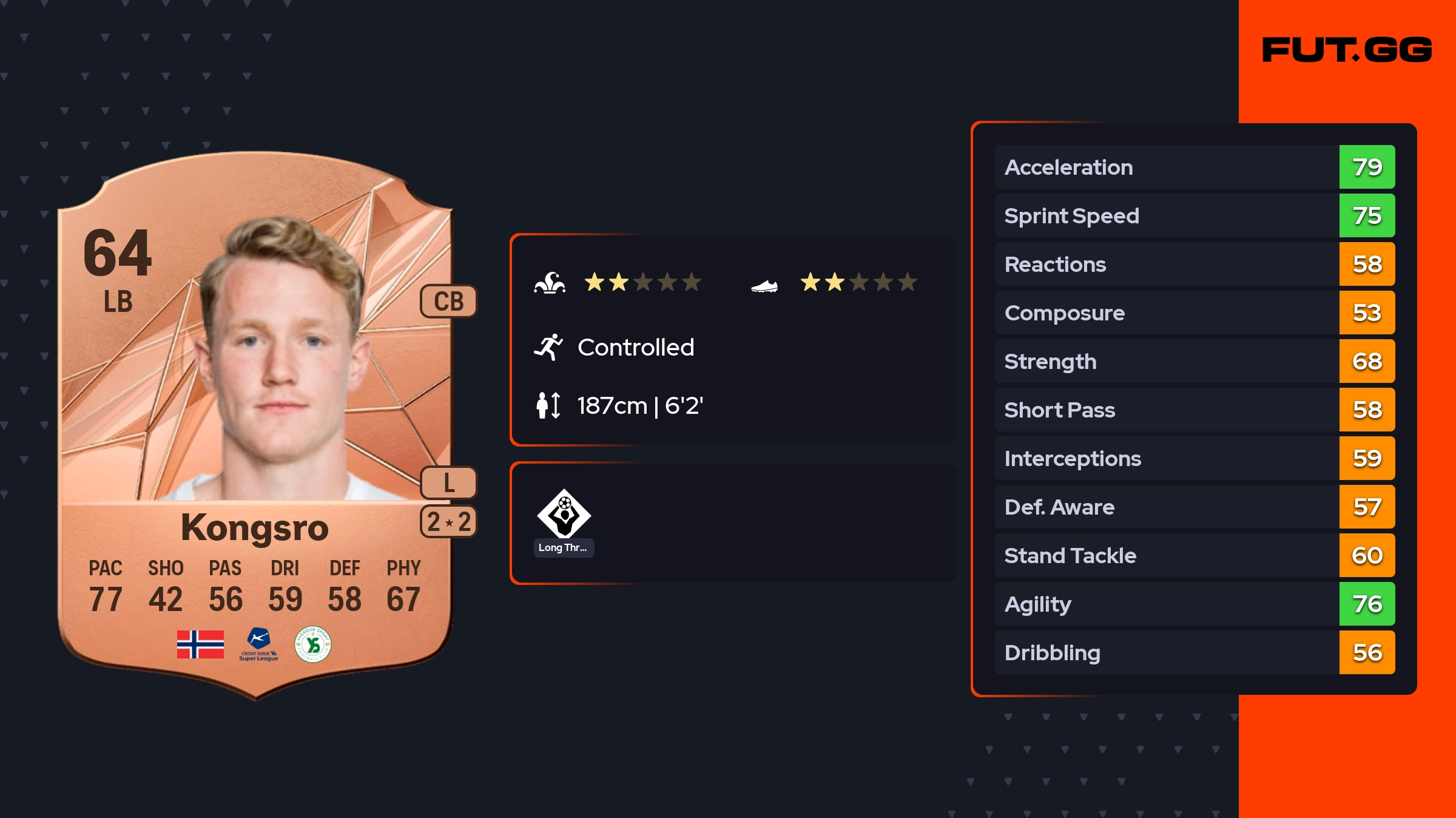Viewport: 1456px width, 818px height.
Task: Select the Acceleration stat row
Action: (1194, 167)
